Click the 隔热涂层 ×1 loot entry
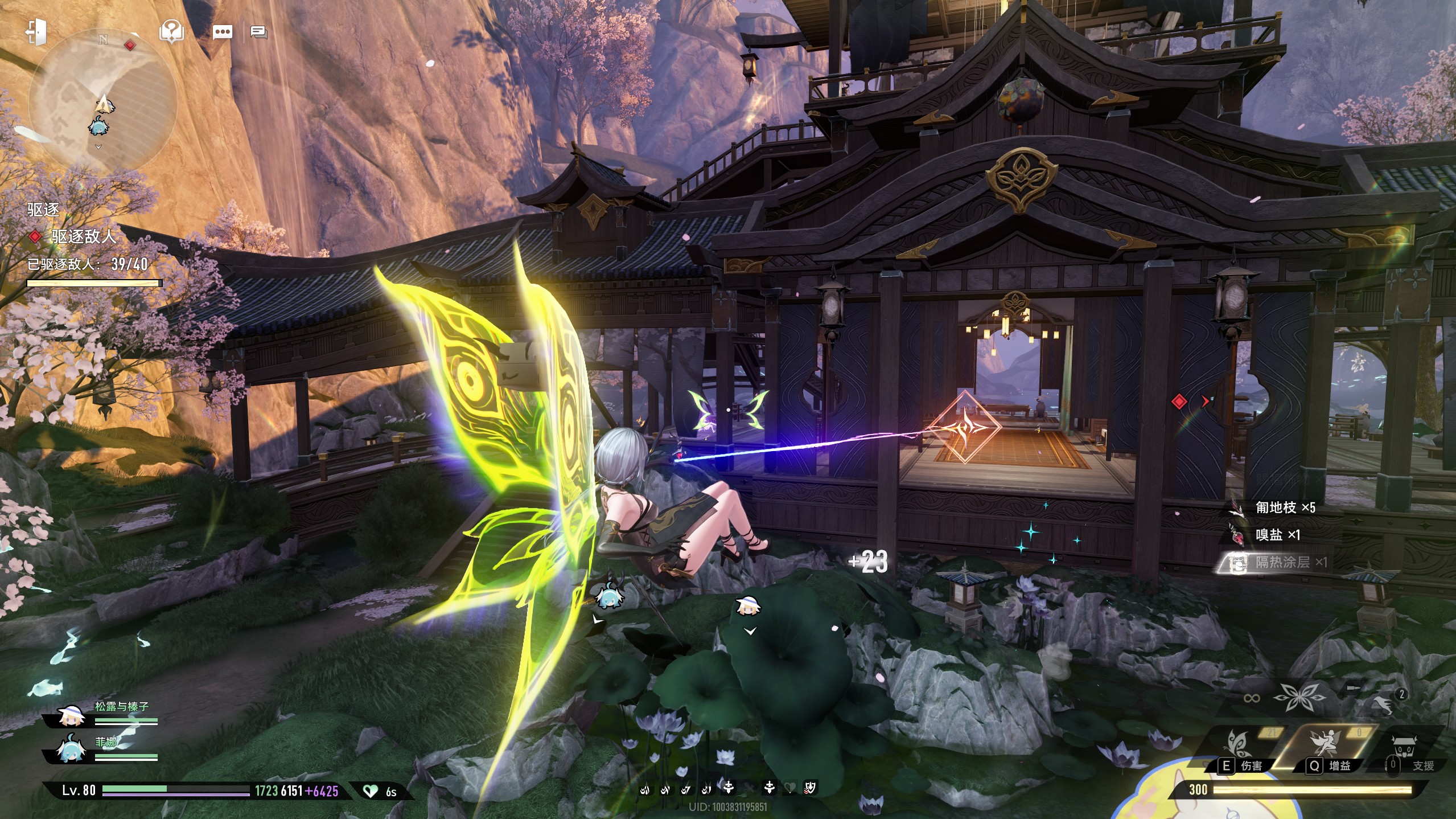Screen dimensions: 1456x819 [x=1282, y=563]
